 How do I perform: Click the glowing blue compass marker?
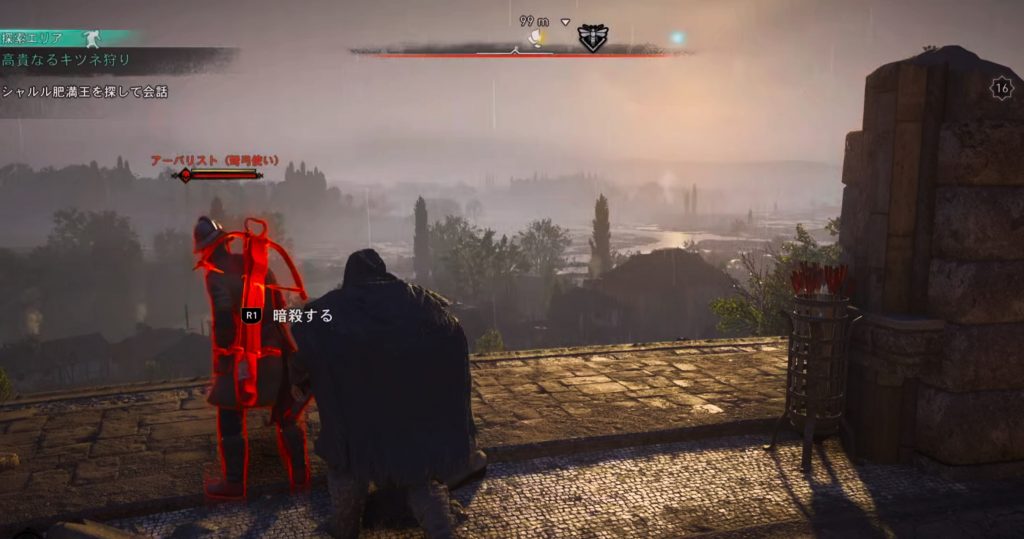677,37
